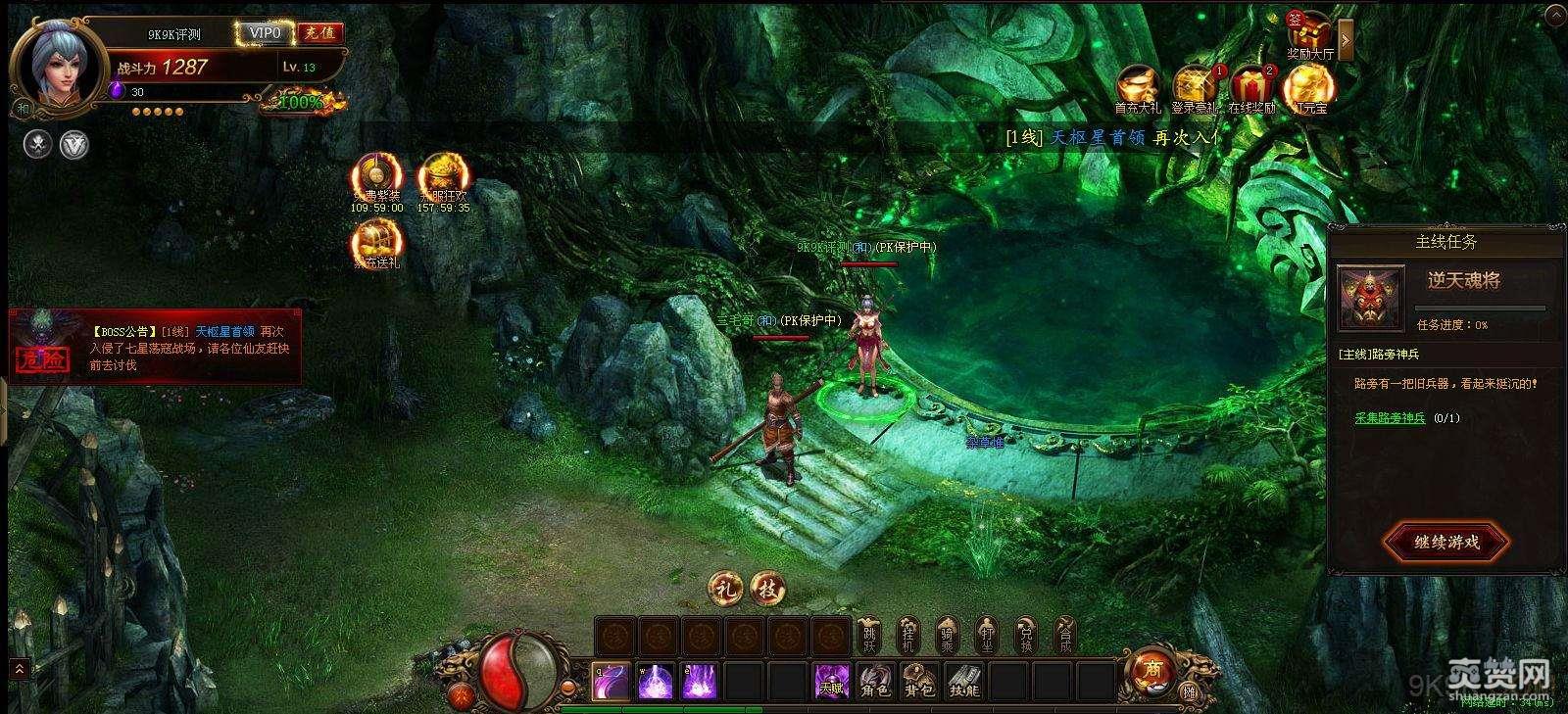
Task: Click the 骑乘 mount button
Action: coord(947,636)
